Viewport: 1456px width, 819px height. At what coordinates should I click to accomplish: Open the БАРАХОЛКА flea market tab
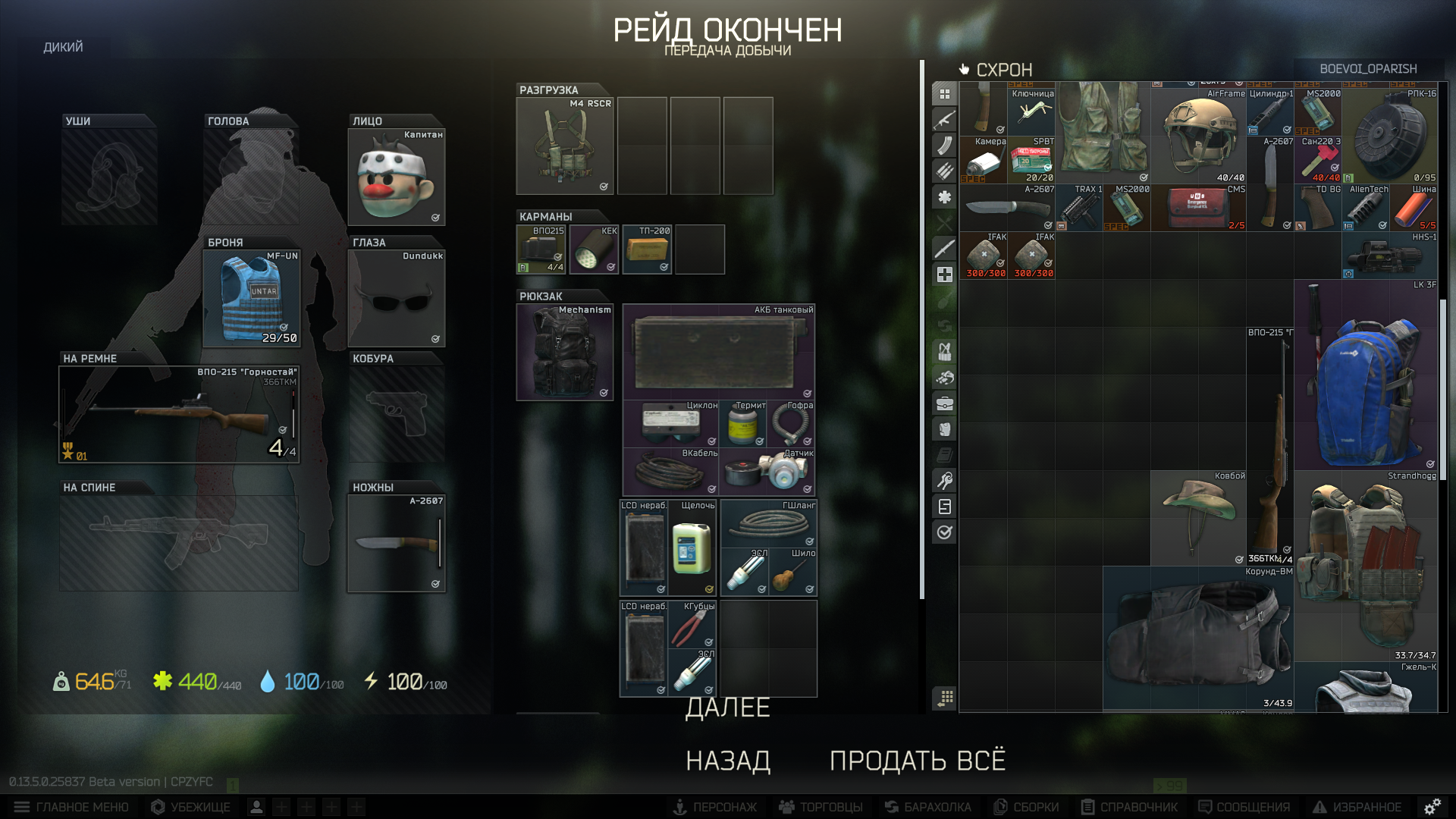pyautogui.click(x=928, y=807)
